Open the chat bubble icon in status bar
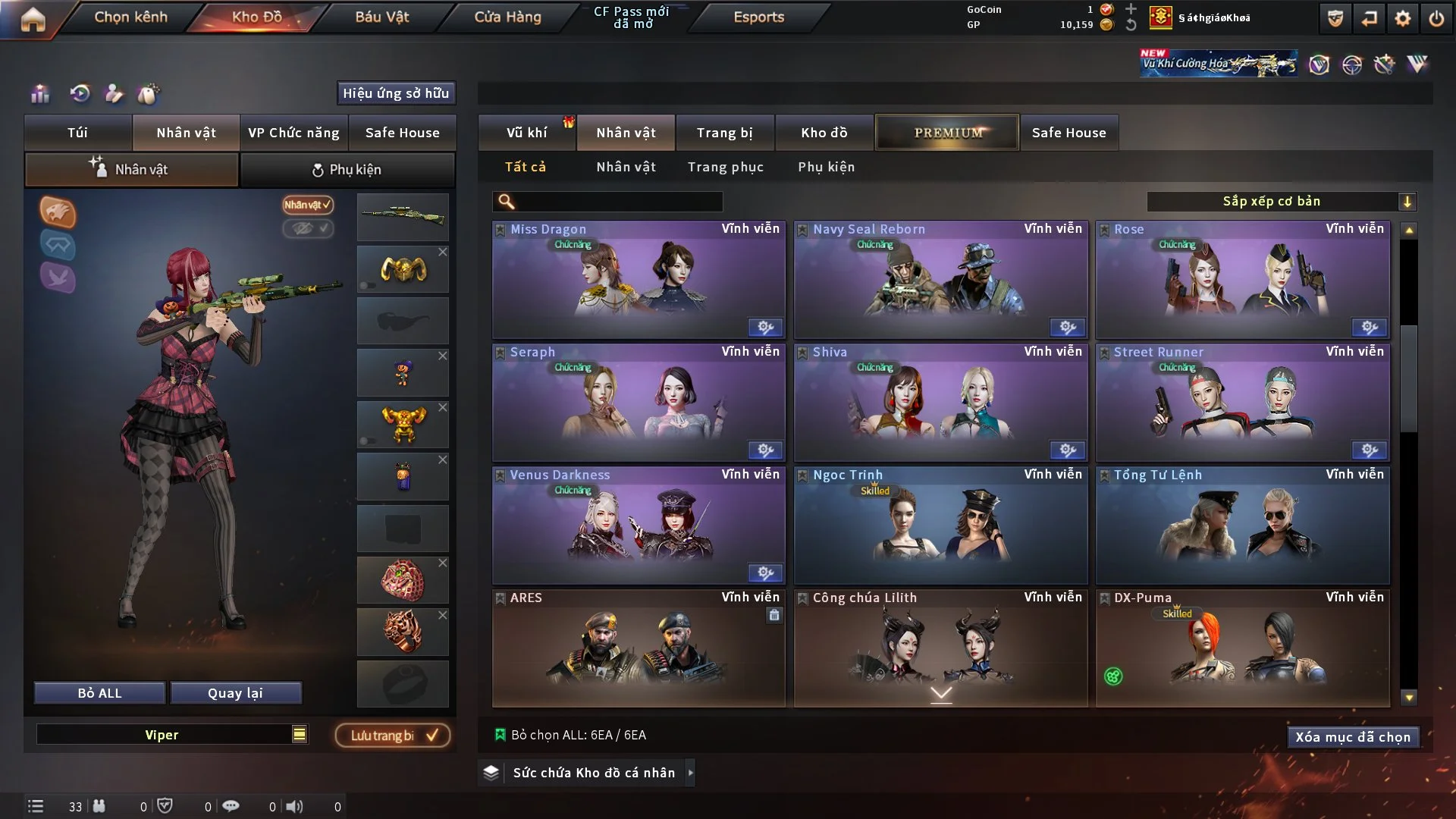 (x=231, y=806)
